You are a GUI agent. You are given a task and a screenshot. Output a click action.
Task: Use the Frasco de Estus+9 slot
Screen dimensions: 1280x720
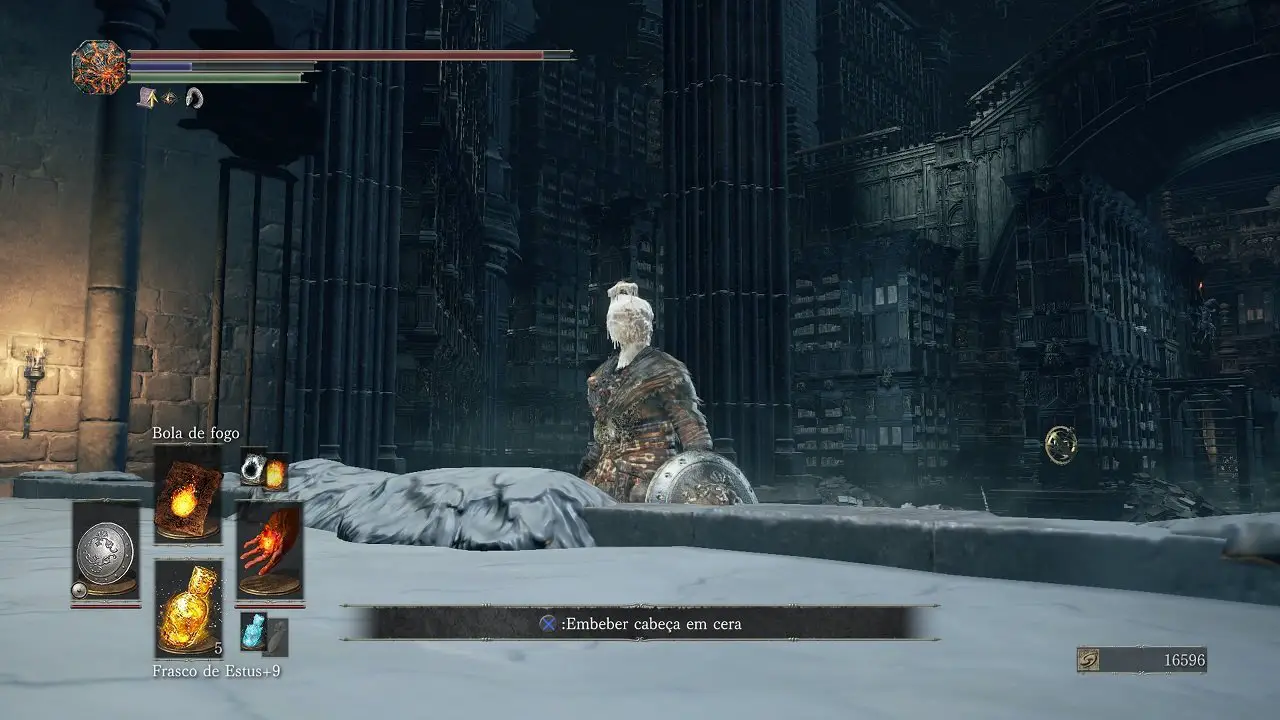tap(188, 608)
